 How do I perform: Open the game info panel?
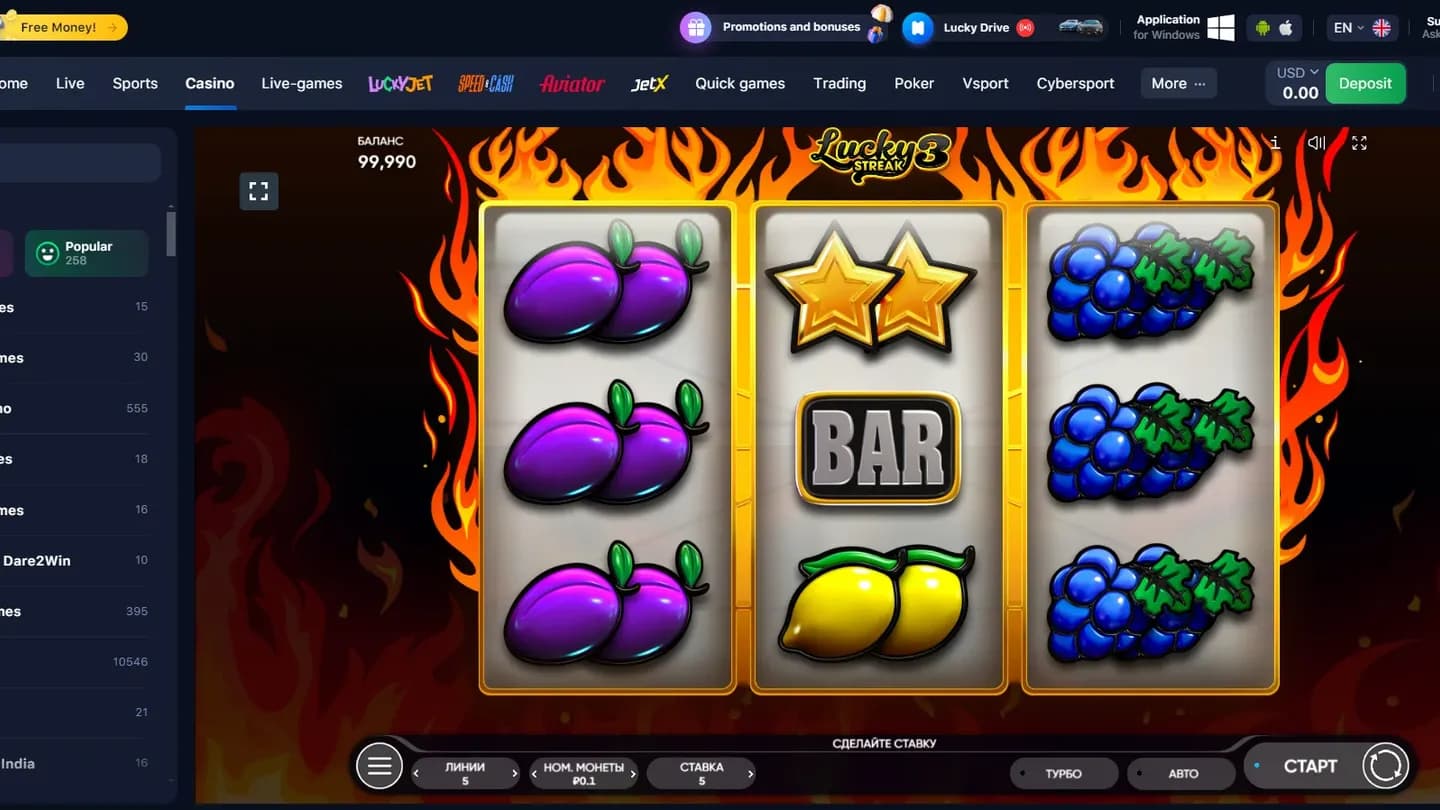click(1275, 143)
